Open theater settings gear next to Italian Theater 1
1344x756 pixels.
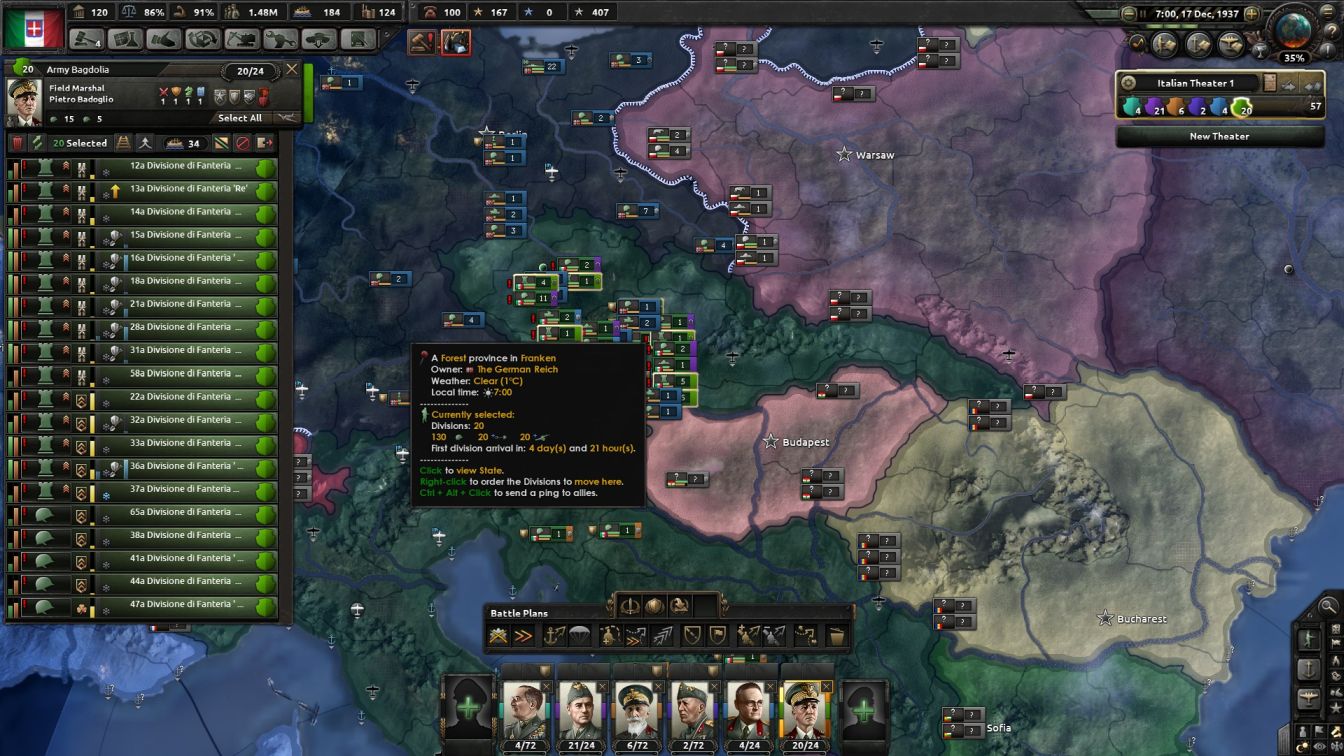pyautogui.click(x=1129, y=82)
